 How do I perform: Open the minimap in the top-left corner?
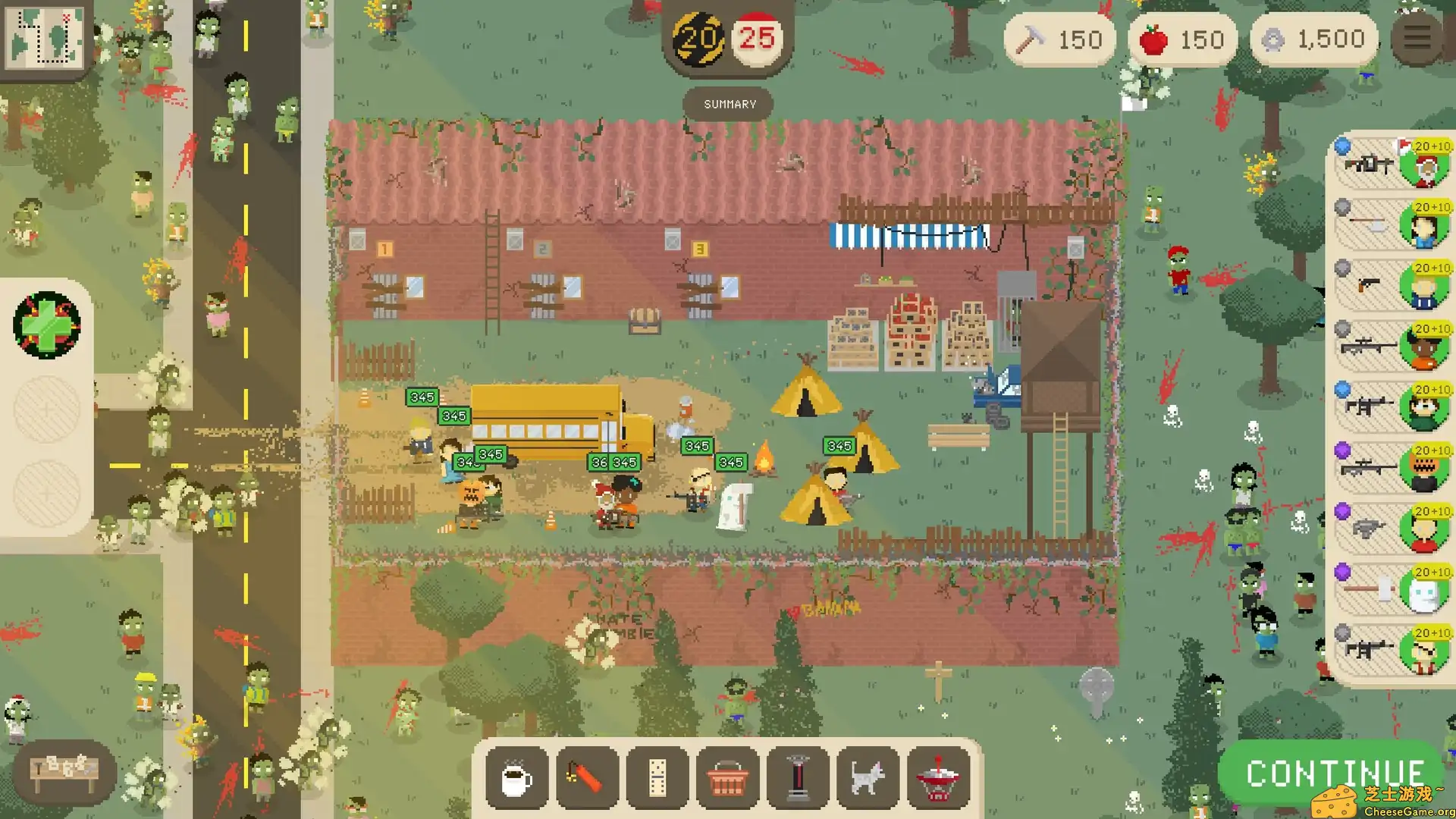44,38
